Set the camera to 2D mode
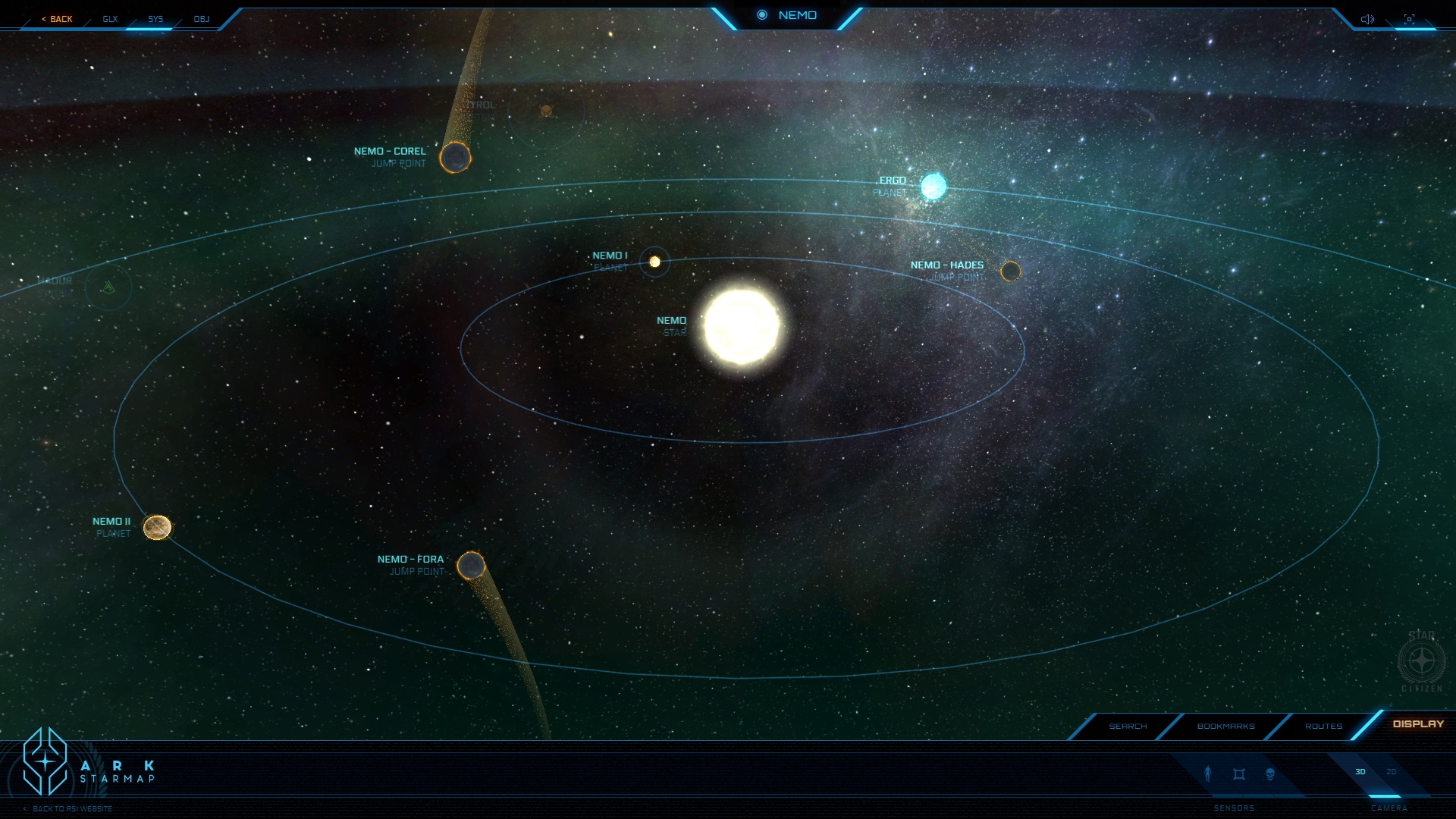Screen dimensions: 1456x819 tap(1392, 772)
